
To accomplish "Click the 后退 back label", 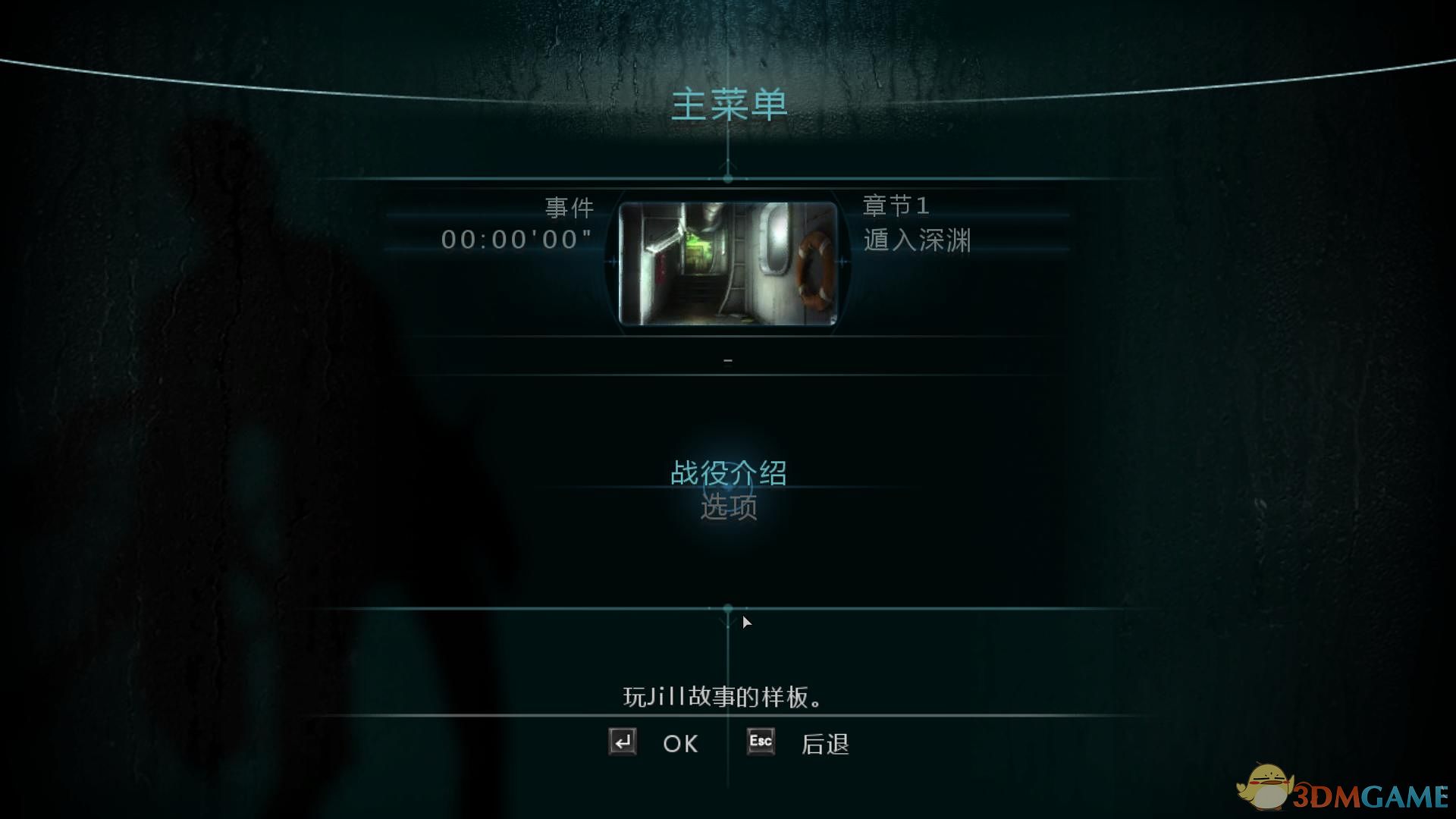I will click(x=827, y=743).
